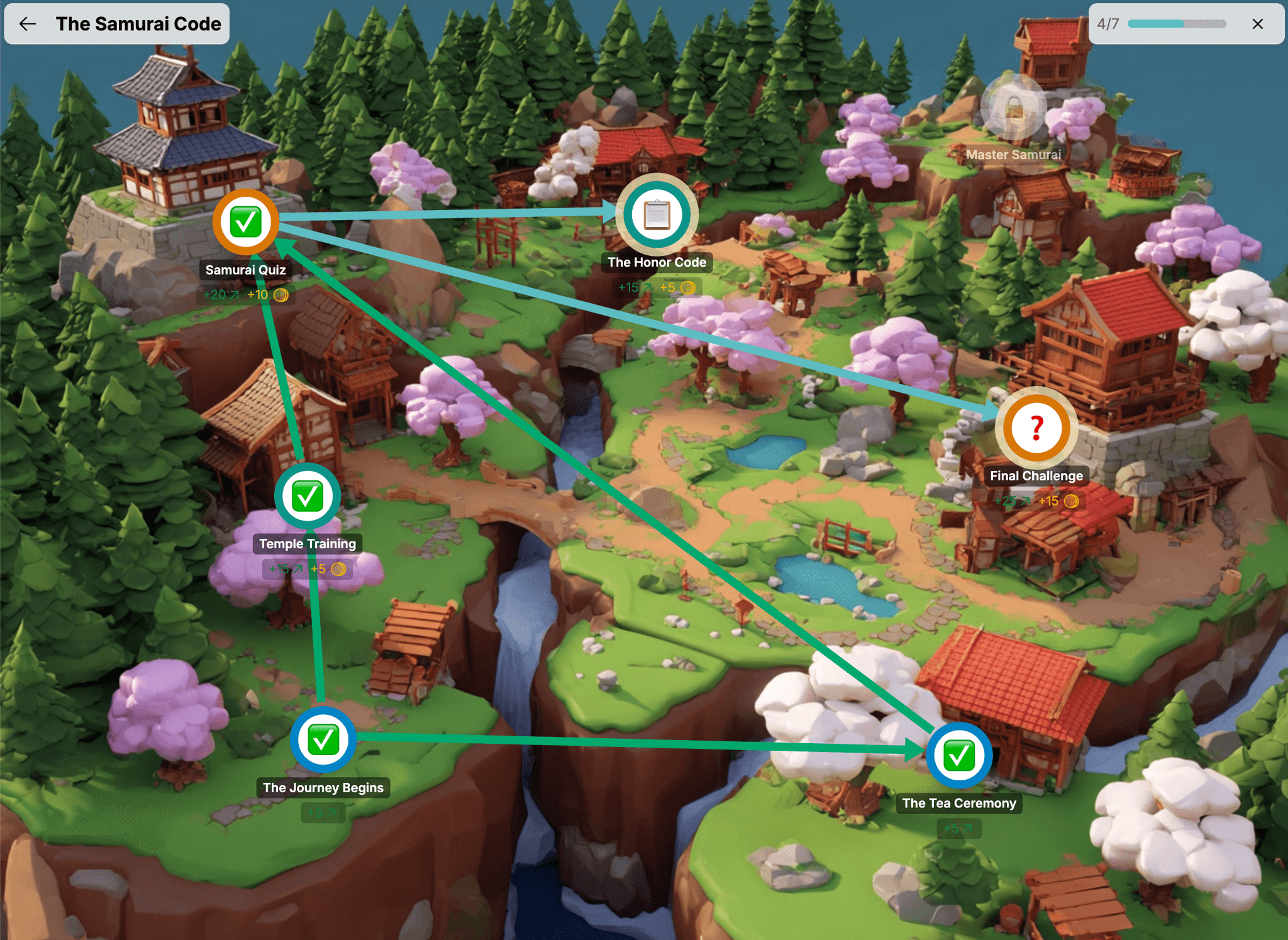Start the Final Challenge node
1288x940 pixels.
click(x=1036, y=429)
